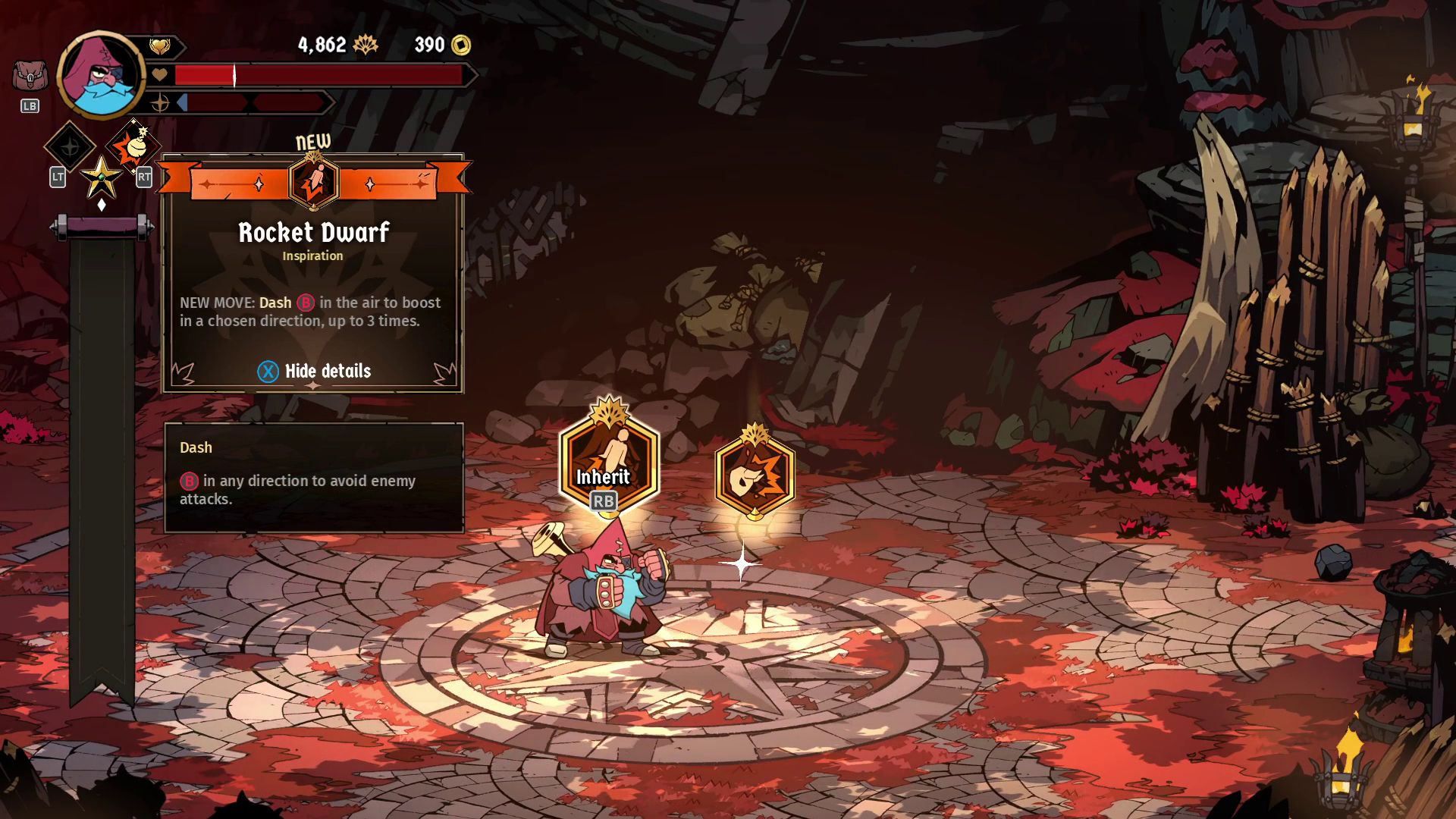Click the dwarf character portrait

click(x=101, y=75)
